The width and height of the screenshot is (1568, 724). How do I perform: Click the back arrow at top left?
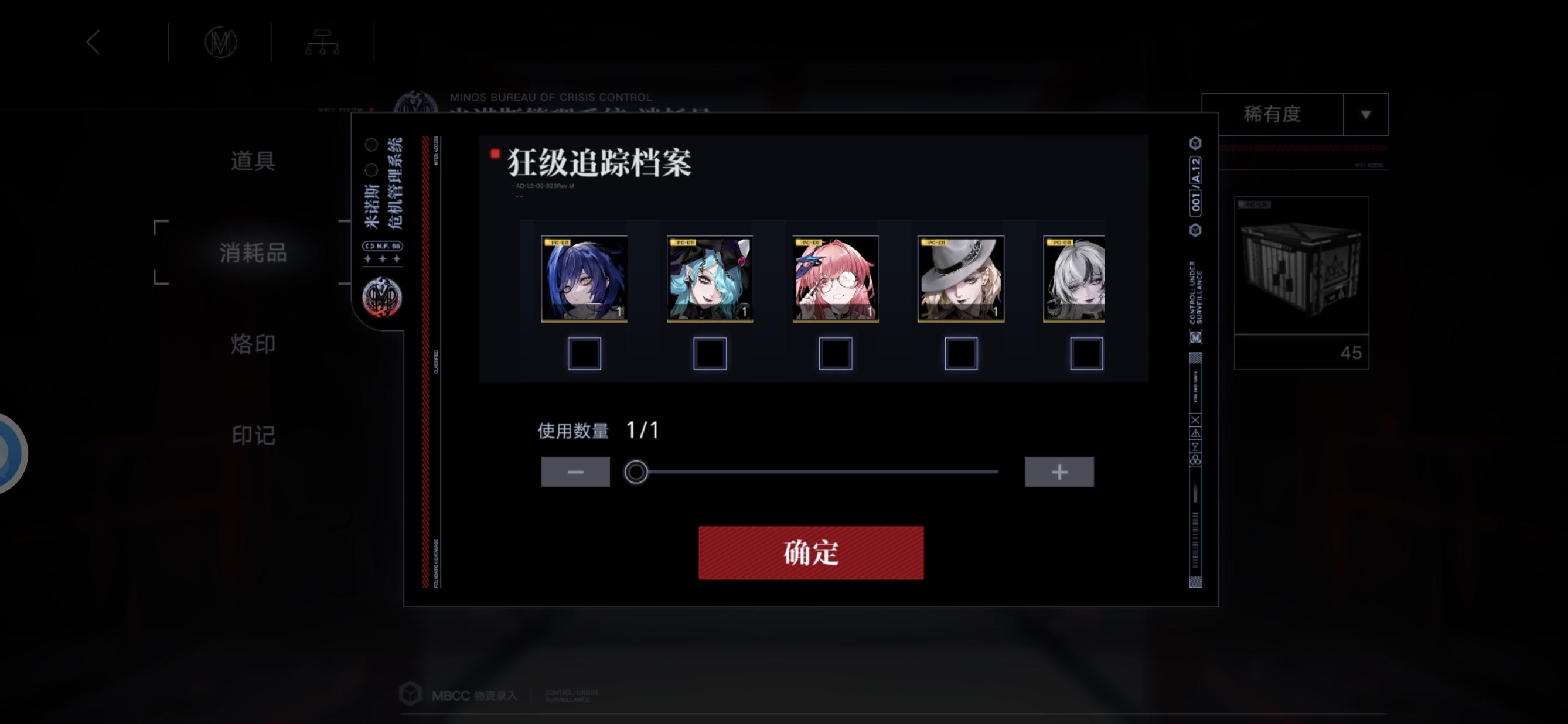coord(94,42)
